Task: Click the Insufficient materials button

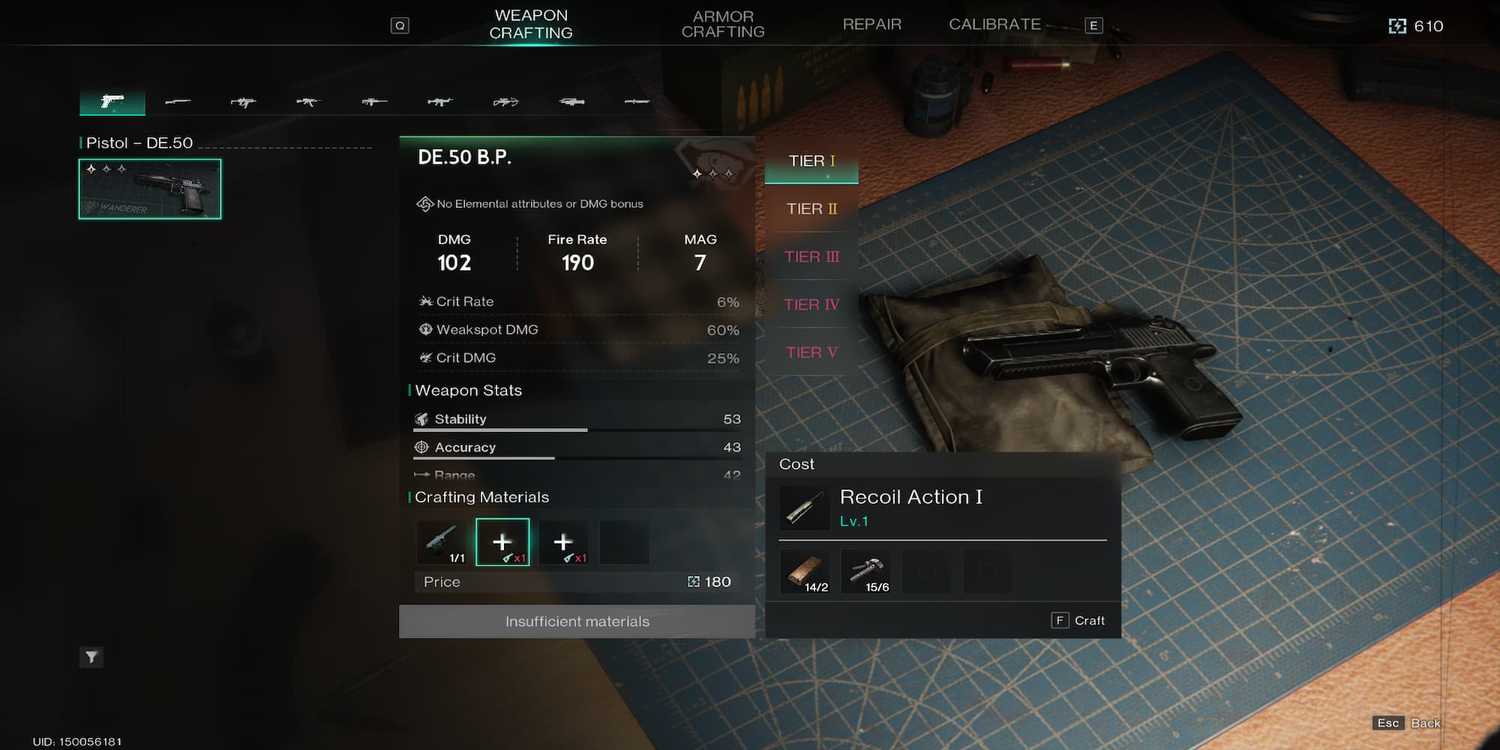Action: (x=577, y=621)
